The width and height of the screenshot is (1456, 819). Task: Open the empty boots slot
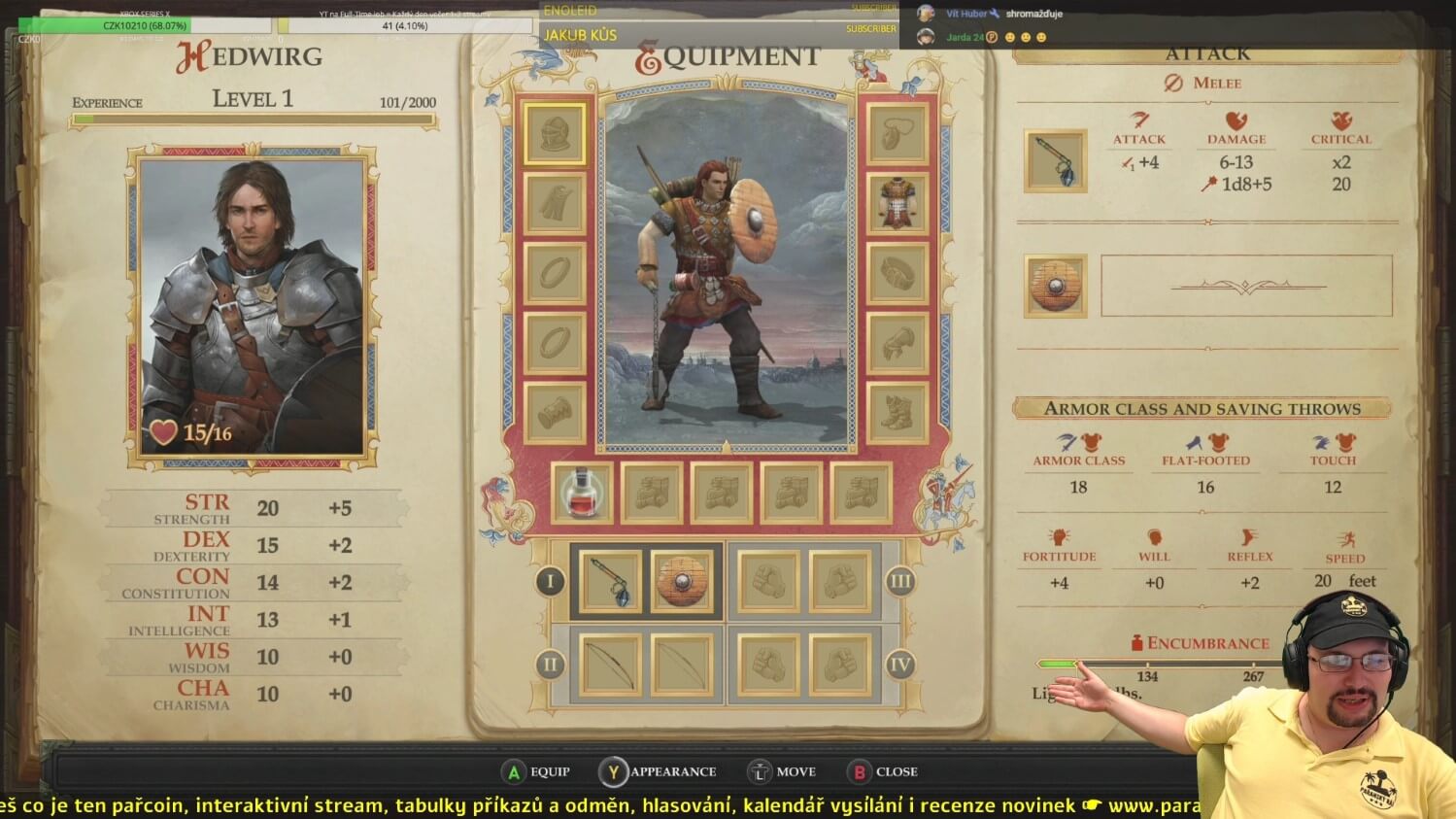pos(897,413)
